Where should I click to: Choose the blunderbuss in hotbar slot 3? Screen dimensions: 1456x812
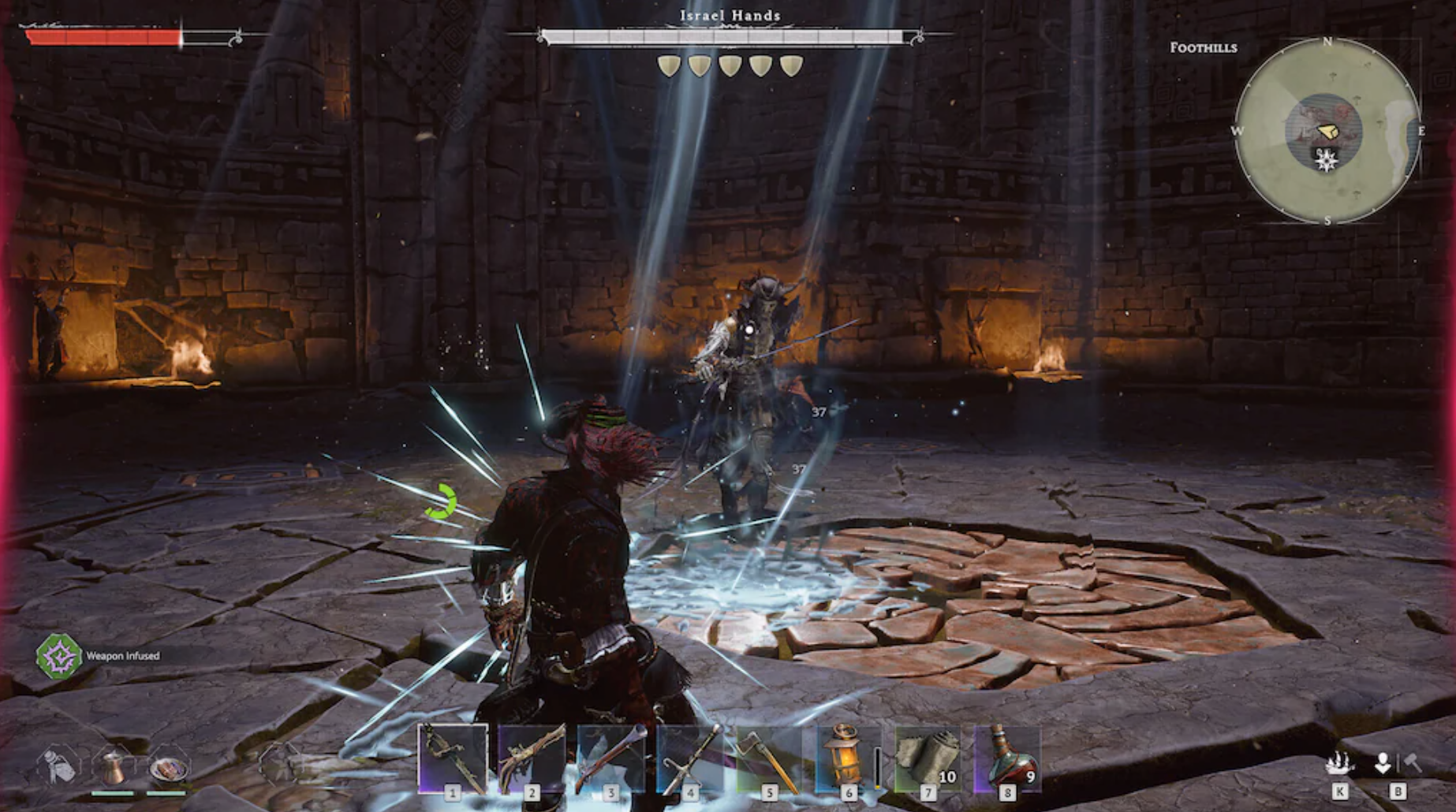point(610,758)
